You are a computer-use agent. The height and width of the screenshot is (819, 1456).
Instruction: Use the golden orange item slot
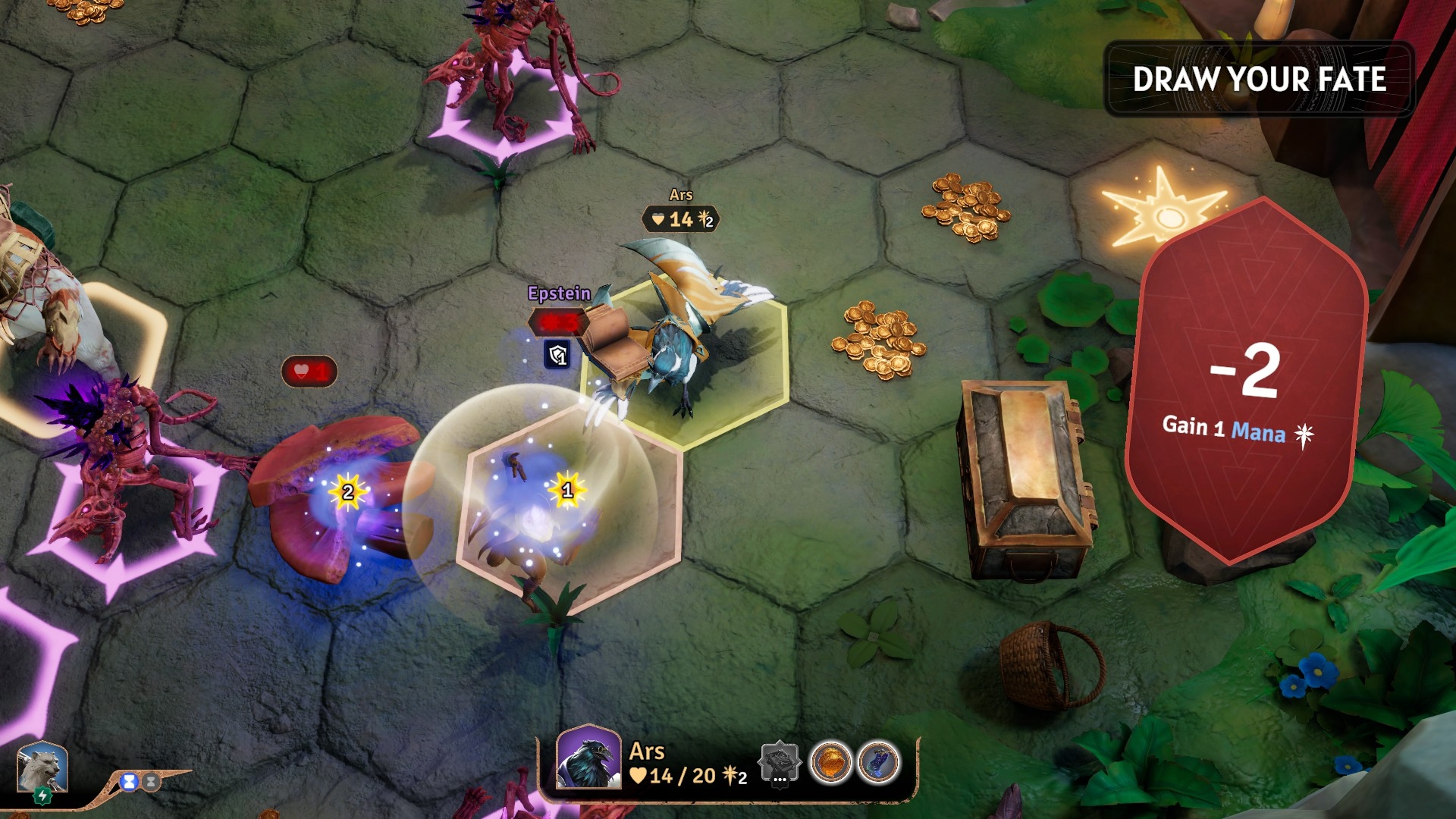[x=830, y=762]
